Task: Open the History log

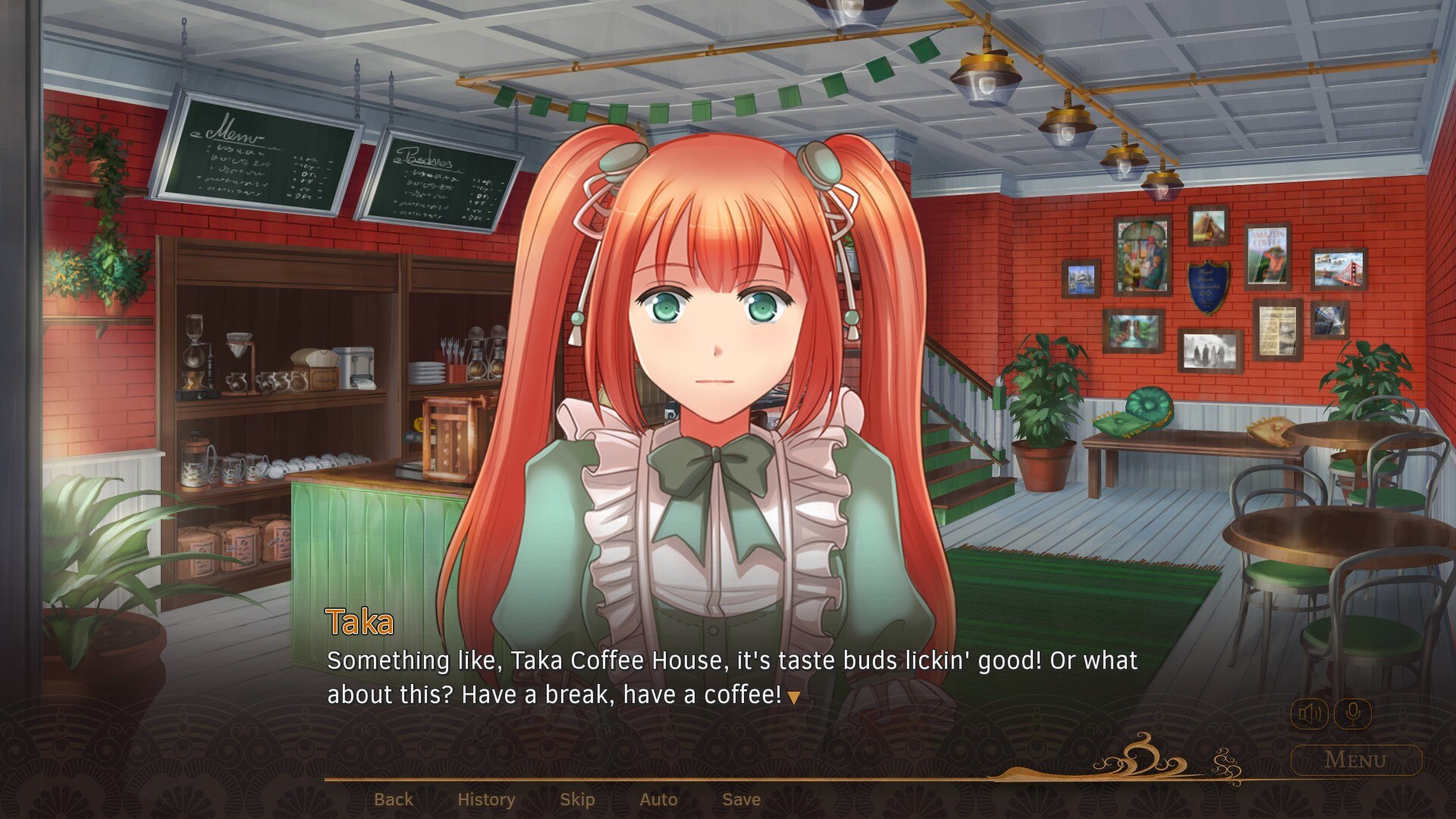Action: pos(486,799)
